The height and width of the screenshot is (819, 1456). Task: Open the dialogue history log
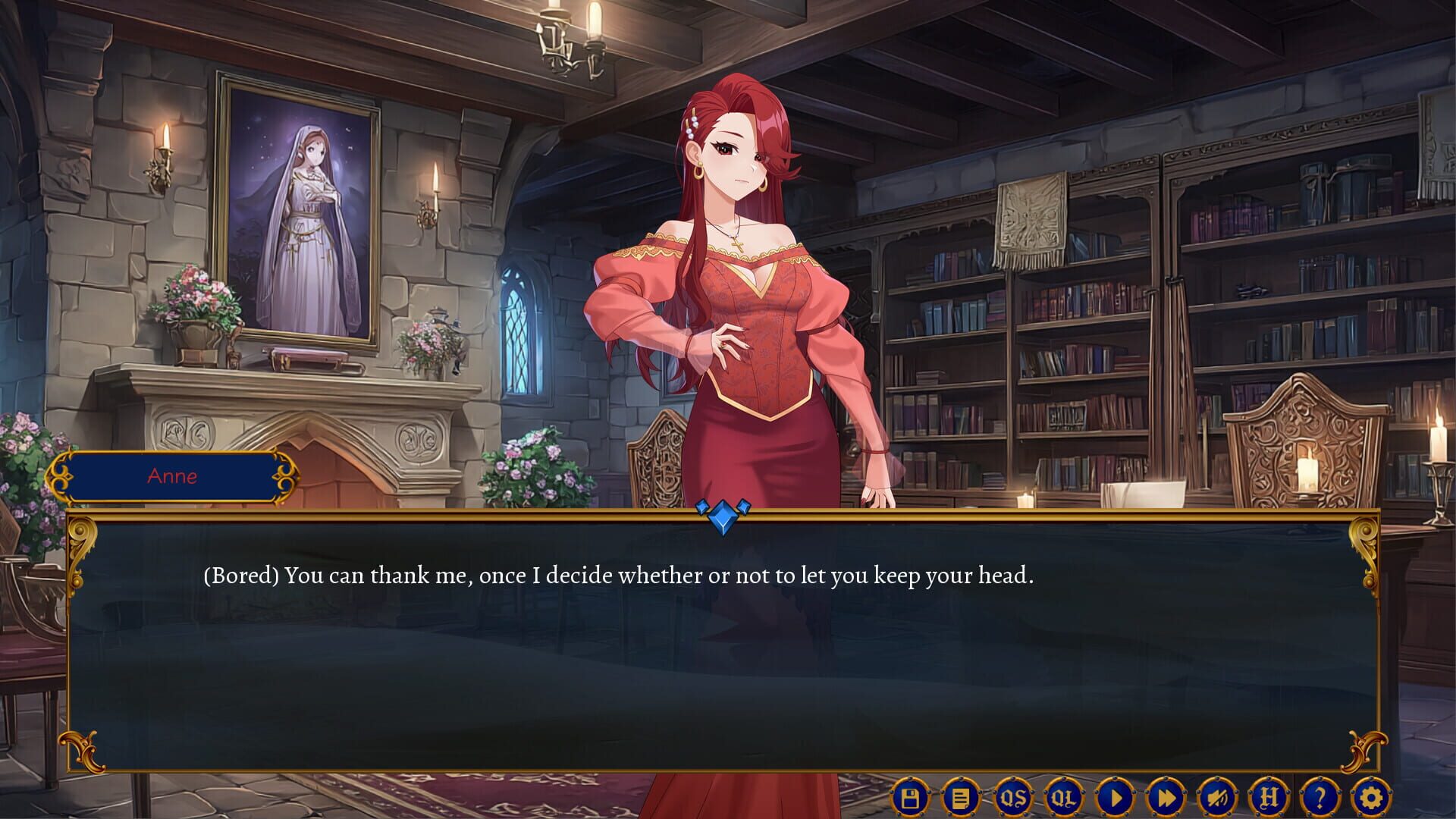959,796
